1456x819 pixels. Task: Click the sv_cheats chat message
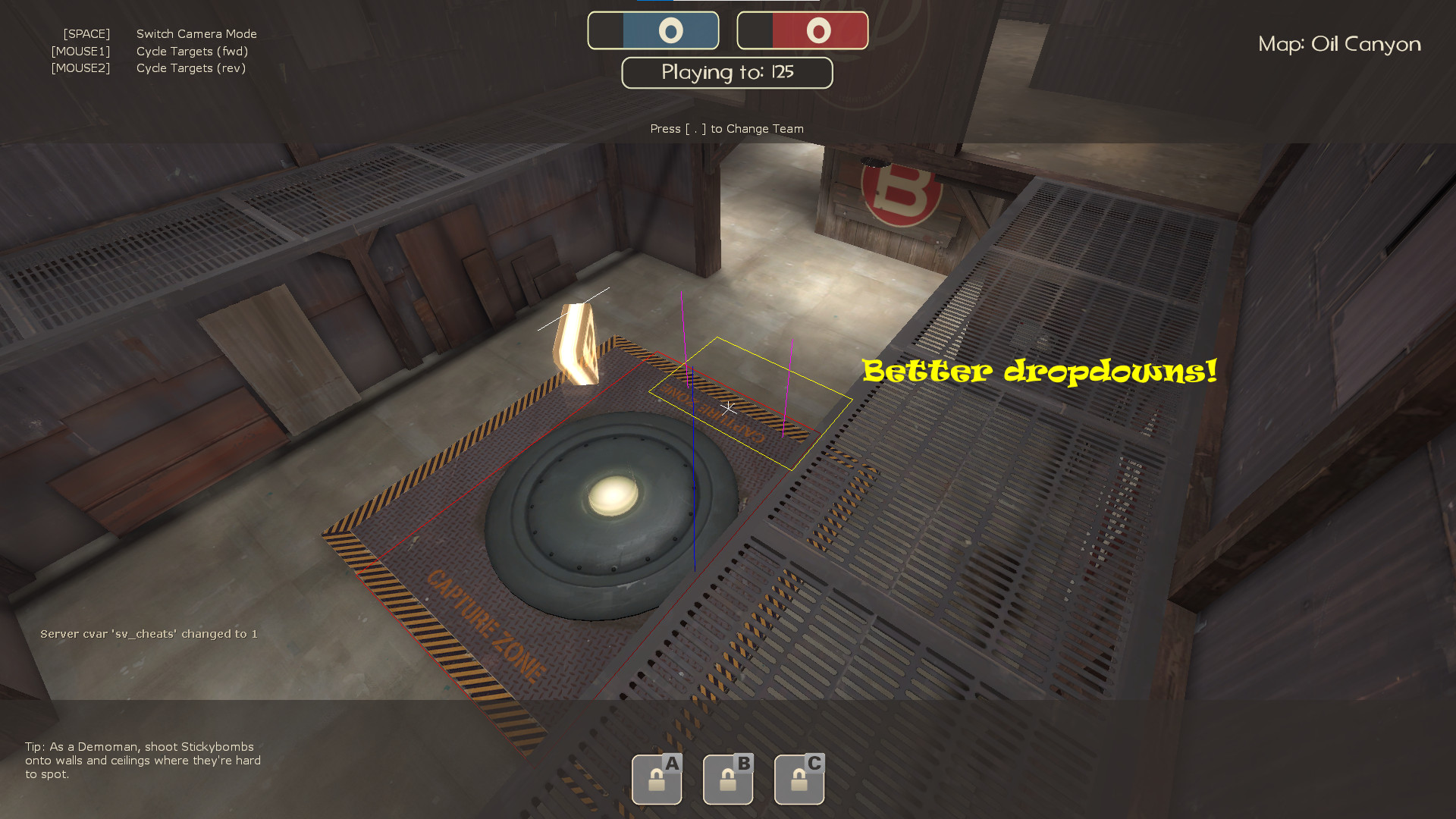click(149, 633)
